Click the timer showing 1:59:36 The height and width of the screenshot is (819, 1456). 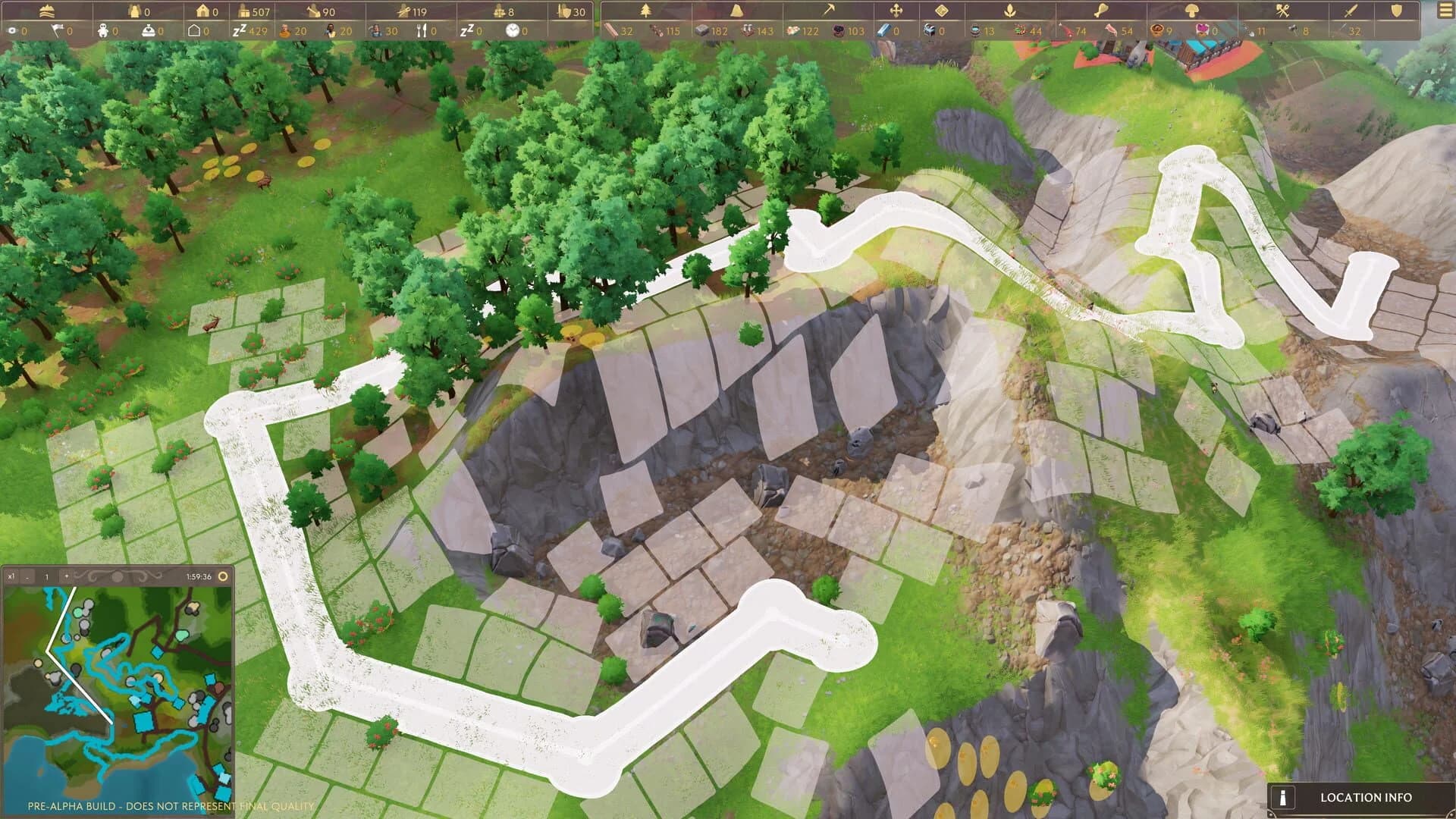tap(199, 576)
